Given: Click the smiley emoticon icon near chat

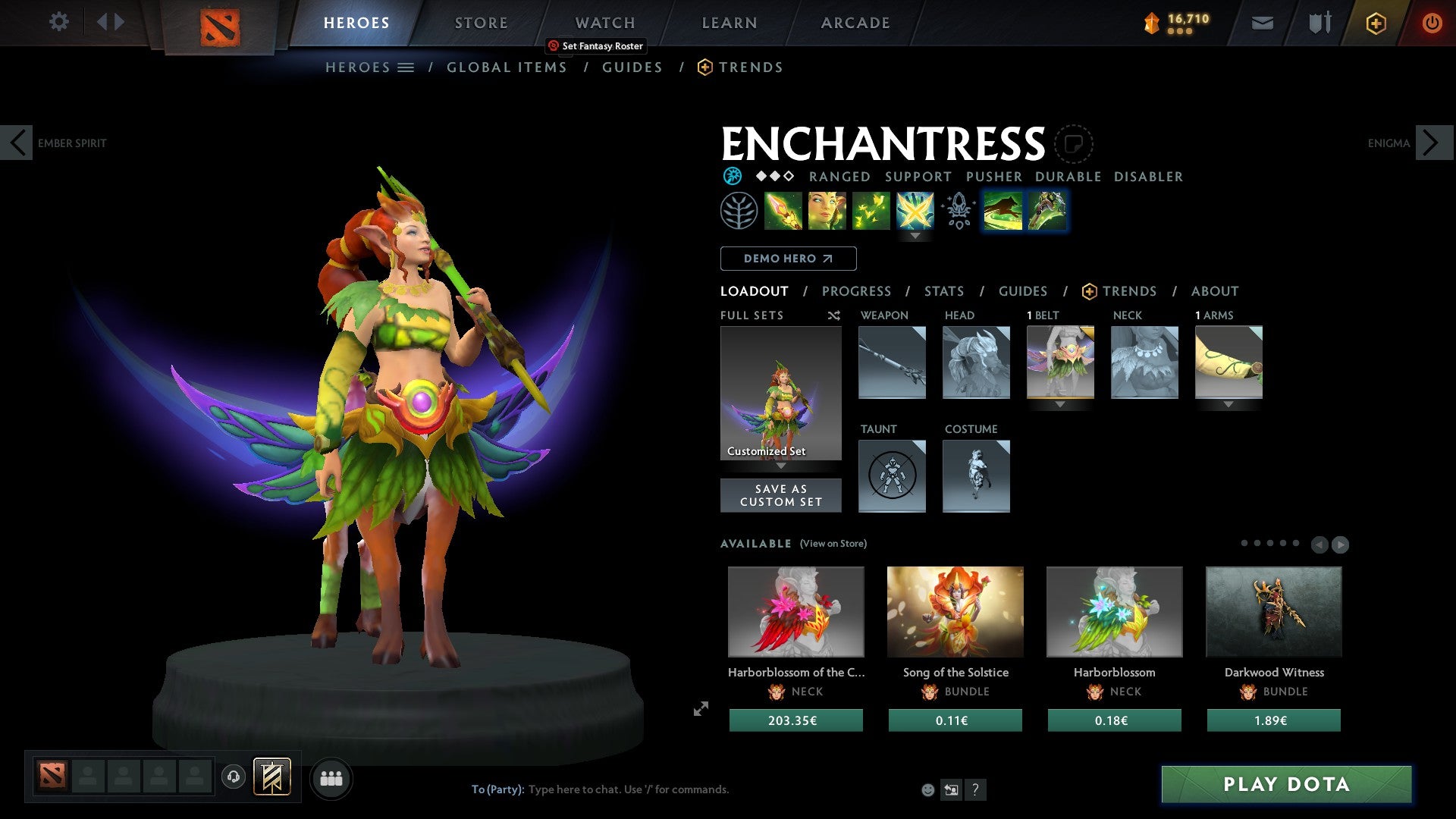Looking at the screenshot, I should (x=927, y=789).
